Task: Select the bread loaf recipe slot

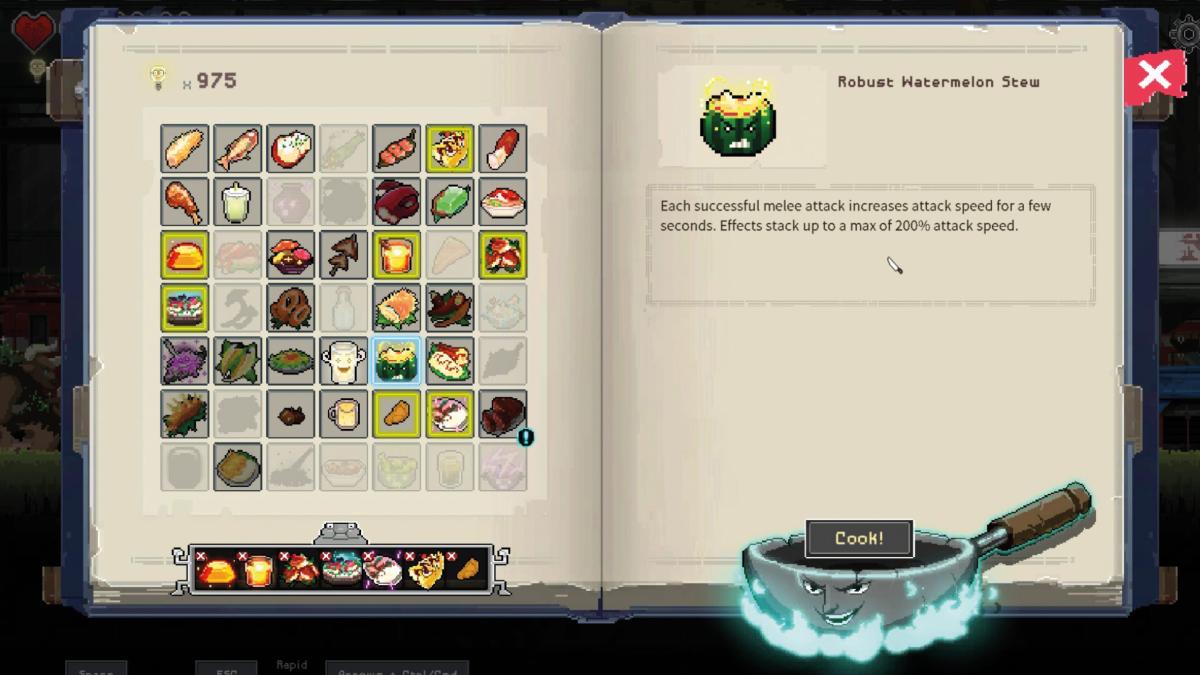Action: [x=185, y=149]
